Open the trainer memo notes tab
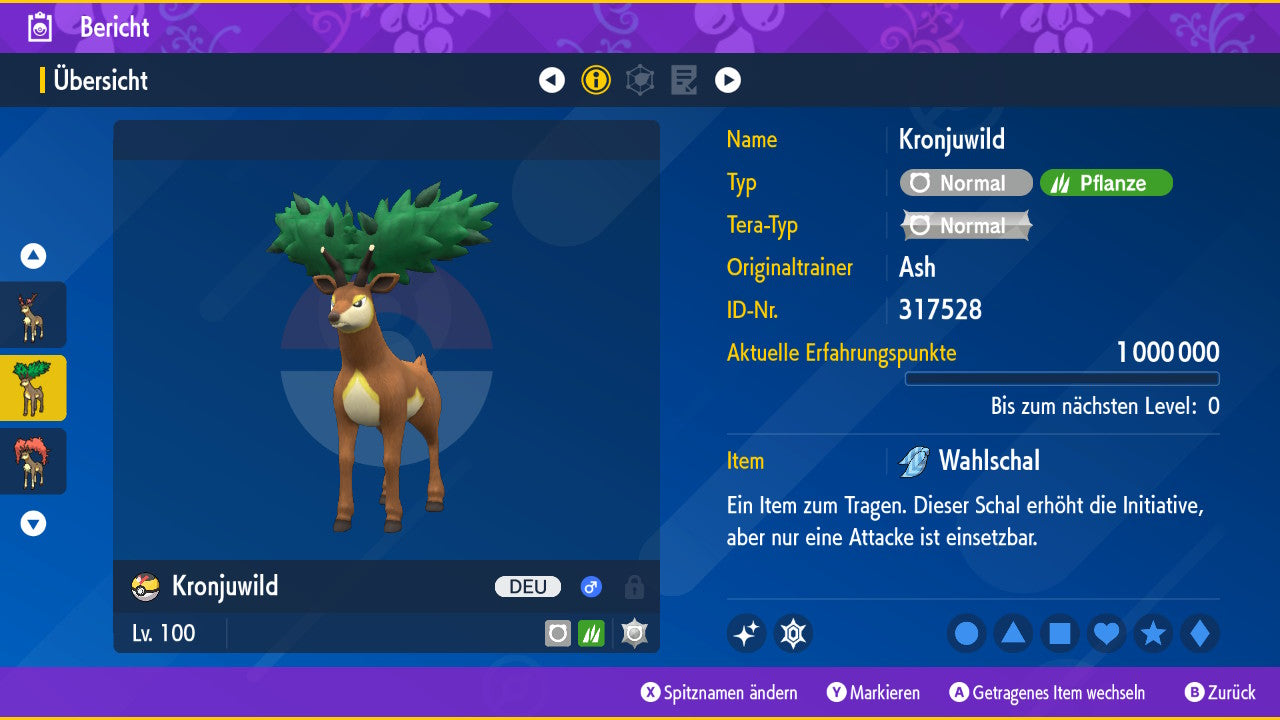This screenshot has height=720, width=1280. click(684, 80)
